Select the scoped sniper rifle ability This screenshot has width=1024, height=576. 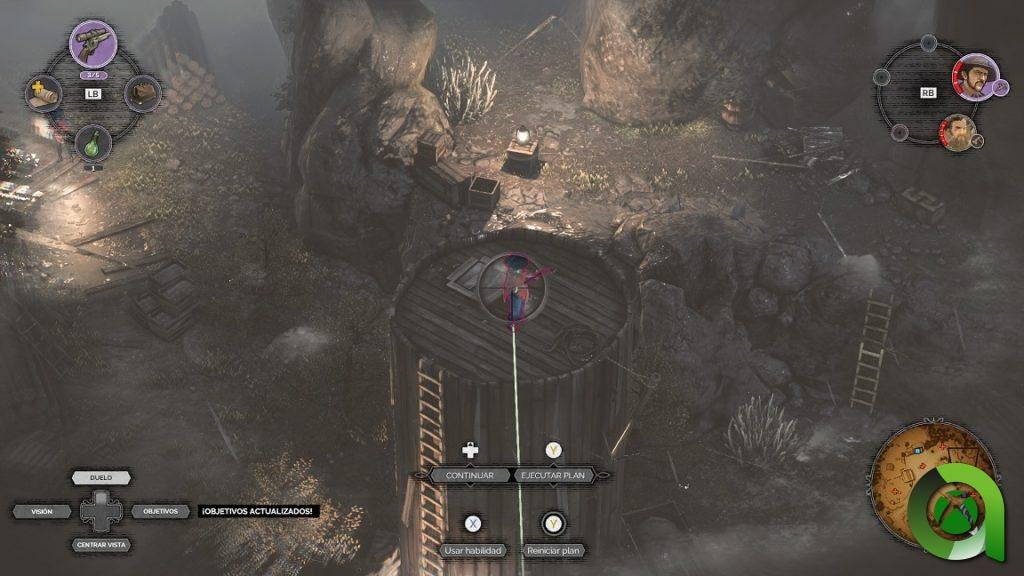(93, 43)
